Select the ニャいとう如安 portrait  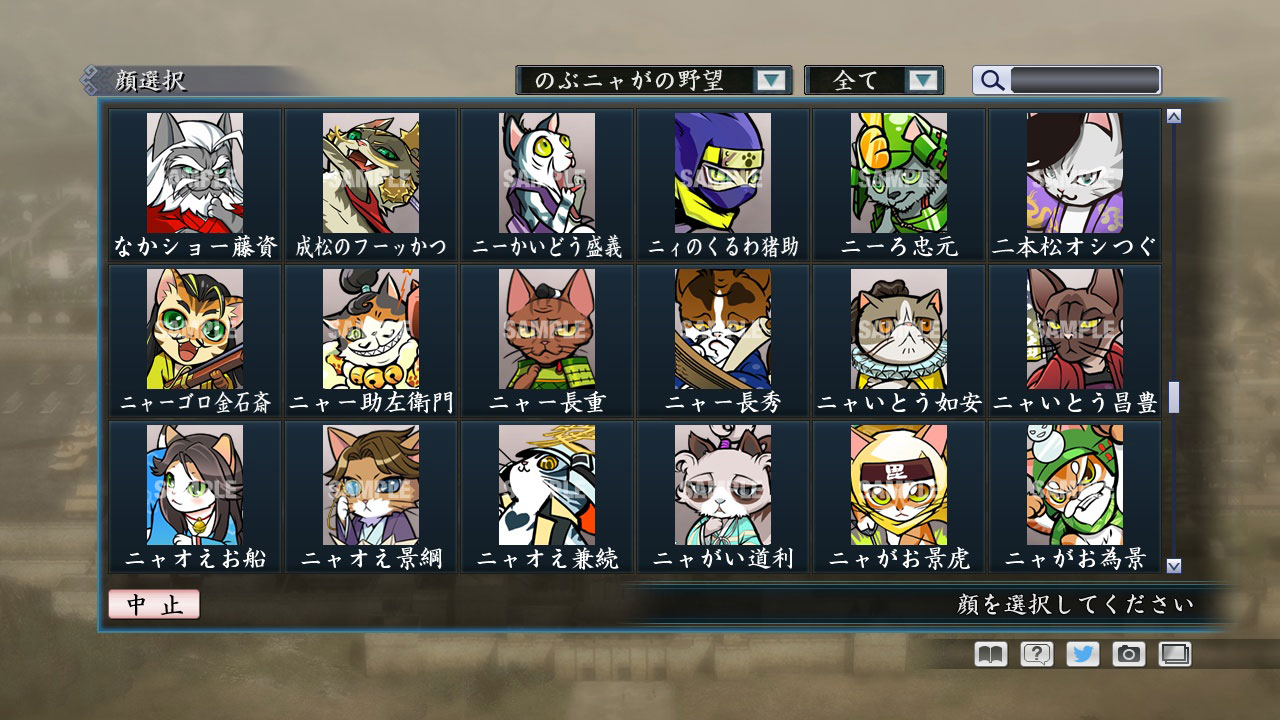(x=899, y=330)
